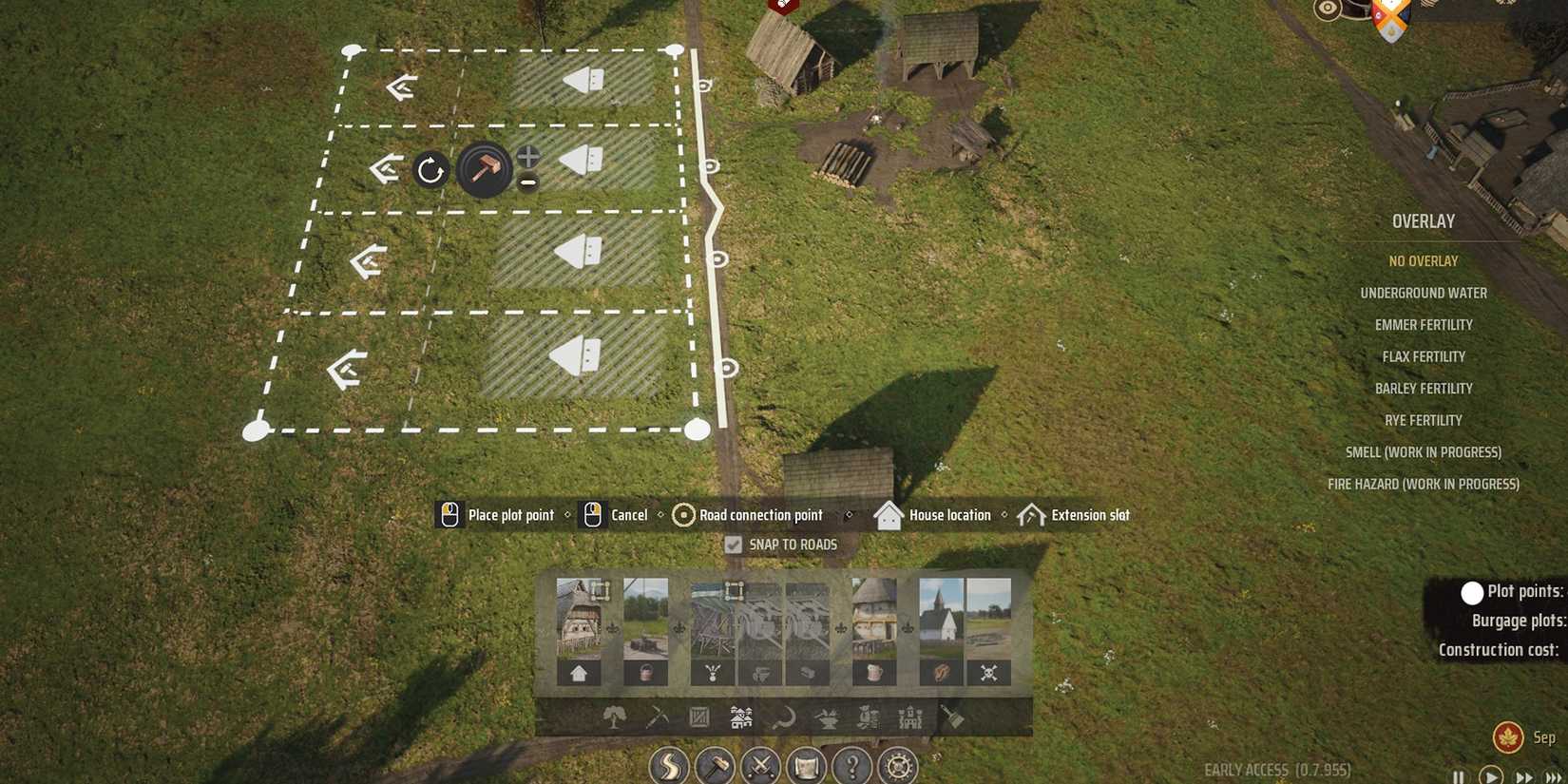
Task: Open the military crossed-swords panel
Action: click(x=760, y=767)
